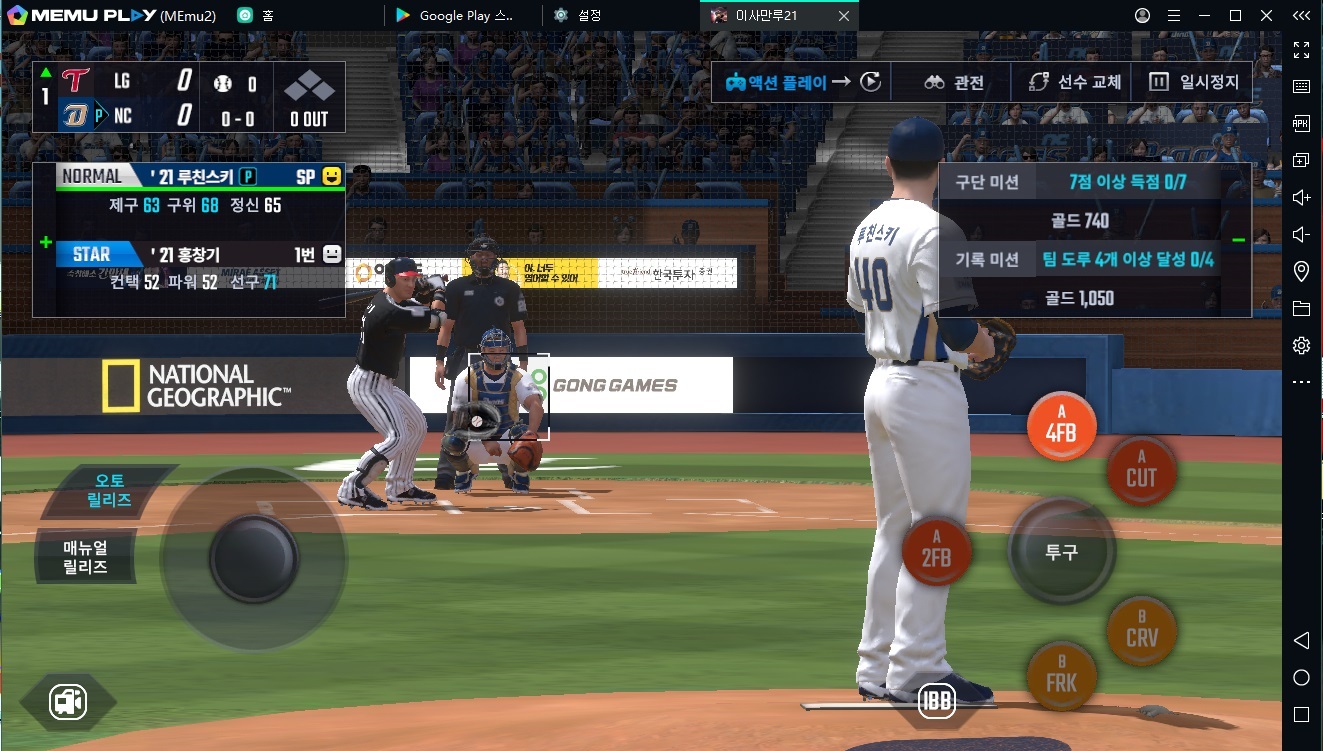Expand the player info panel plus icon
Viewport: 1323px width, 751px height.
click(45, 242)
